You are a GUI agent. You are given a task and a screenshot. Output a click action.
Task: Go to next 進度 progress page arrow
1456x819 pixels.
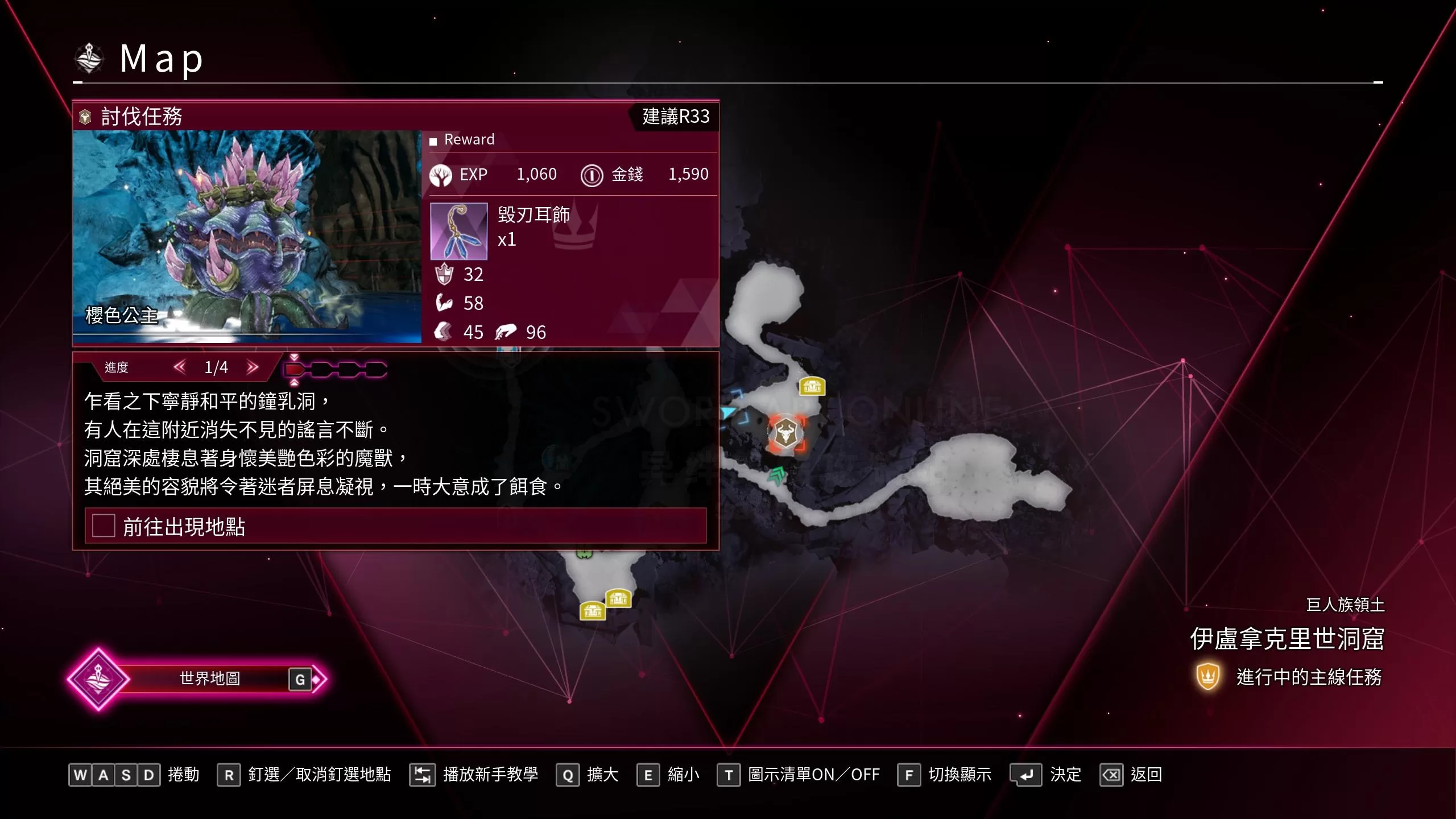(253, 367)
